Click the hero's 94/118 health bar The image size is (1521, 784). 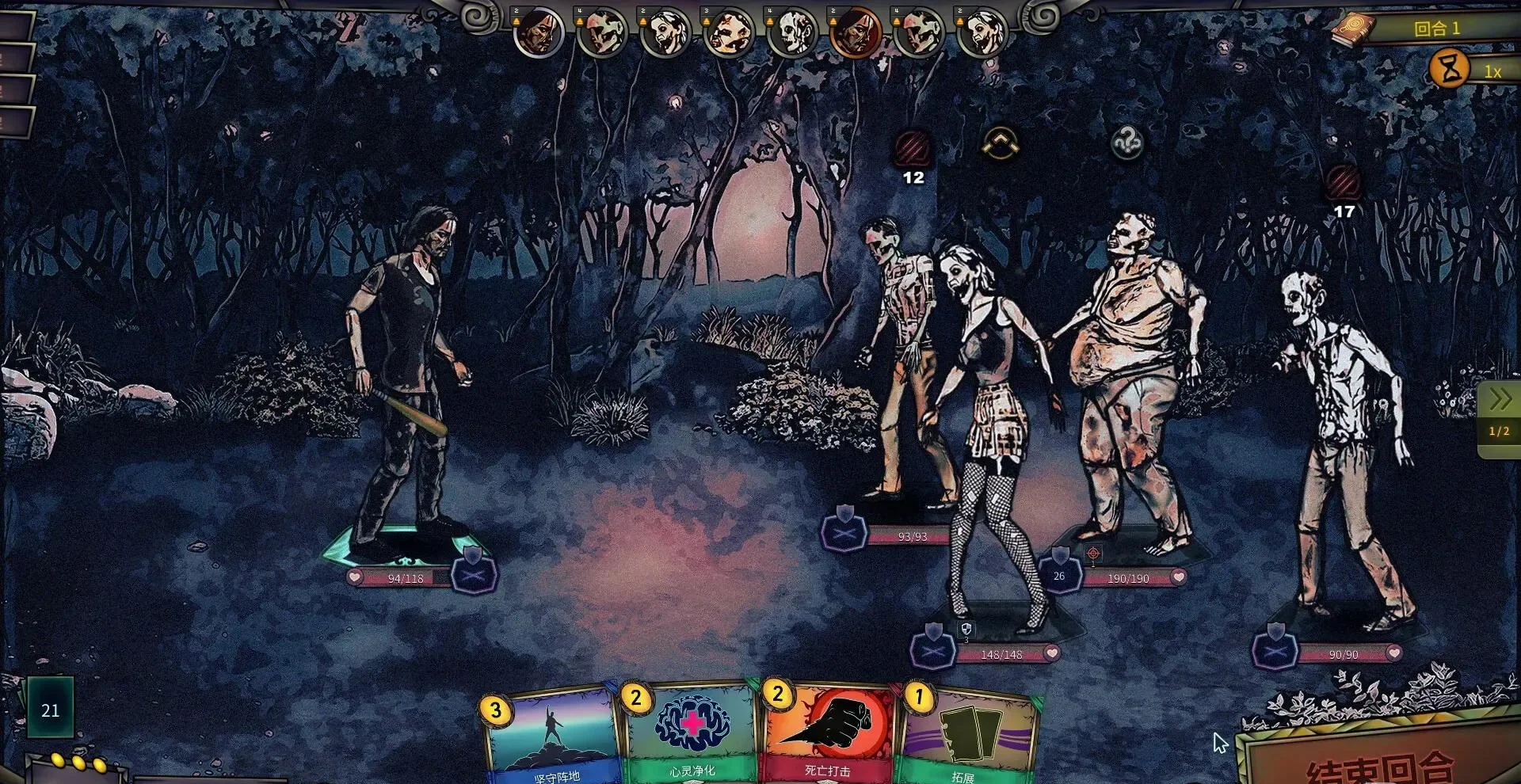(x=400, y=578)
